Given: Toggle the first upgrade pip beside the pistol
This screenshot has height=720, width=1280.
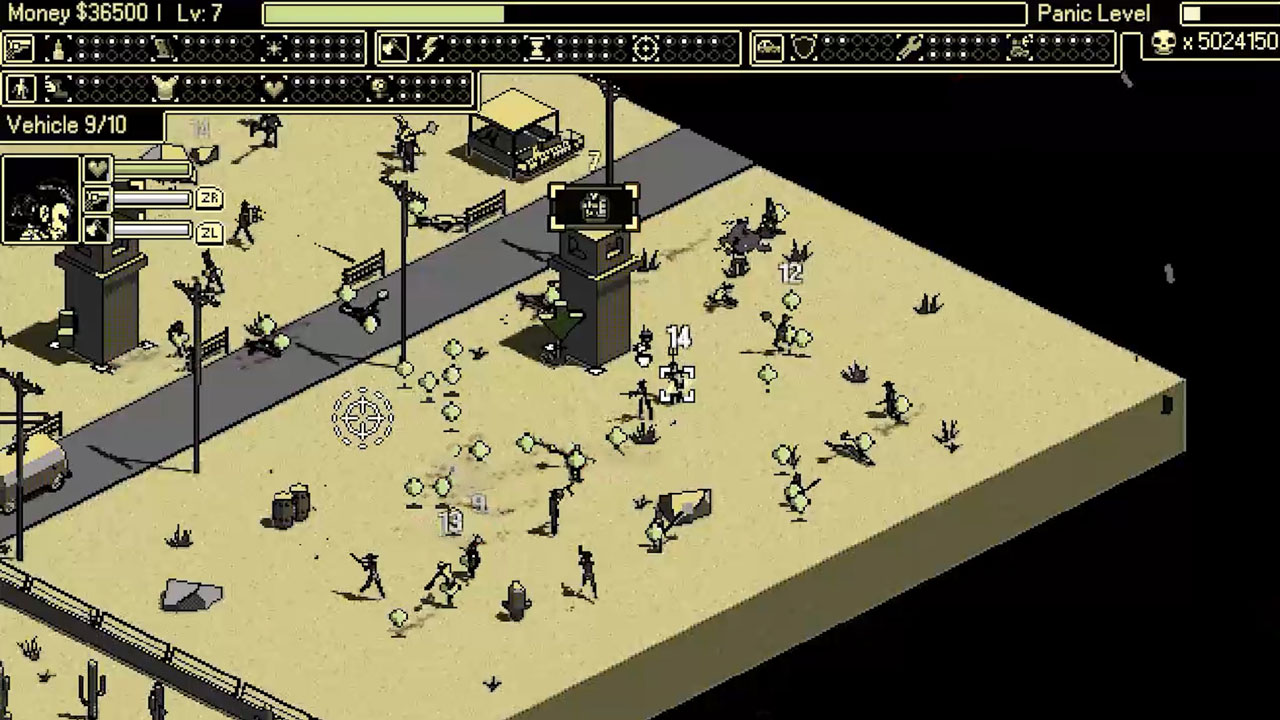Looking at the screenshot, I should click(82, 43).
